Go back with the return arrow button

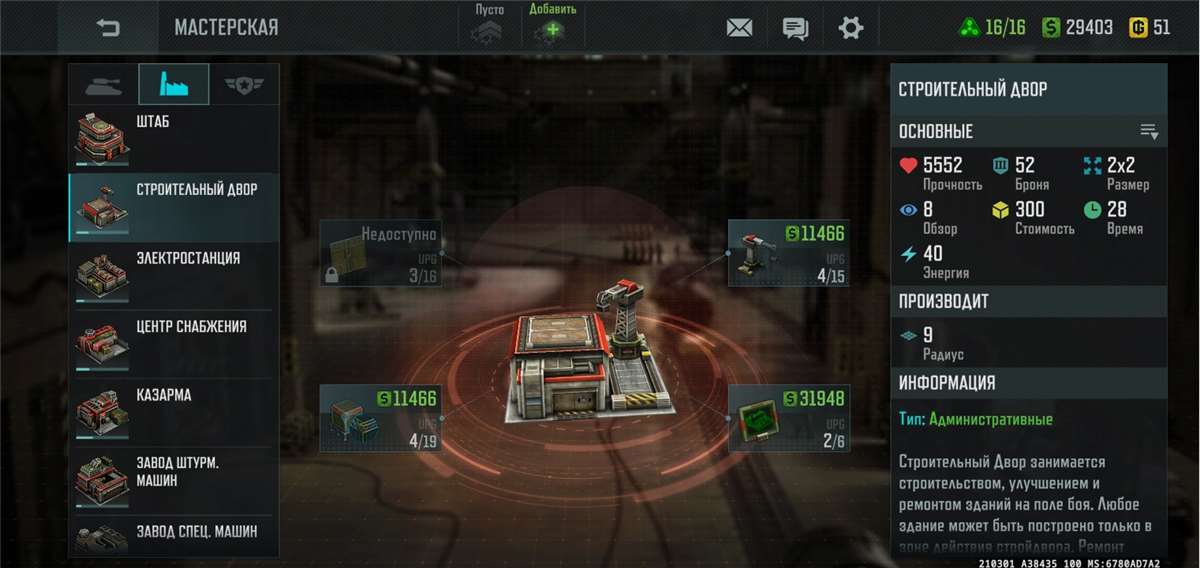pyautogui.click(x=108, y=28)
